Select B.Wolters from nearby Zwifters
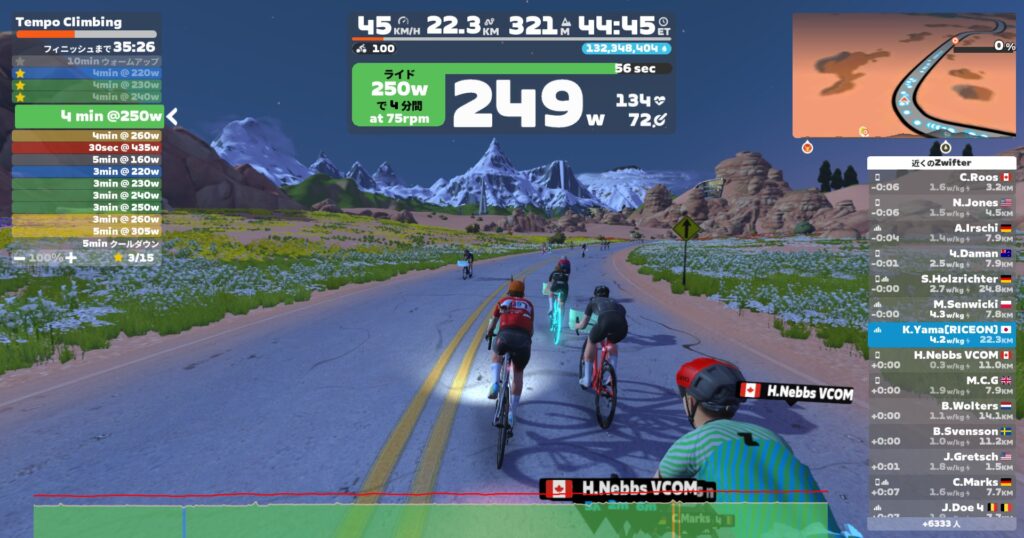Viewport: 1024px width, 538px height. tap(942, 411)
